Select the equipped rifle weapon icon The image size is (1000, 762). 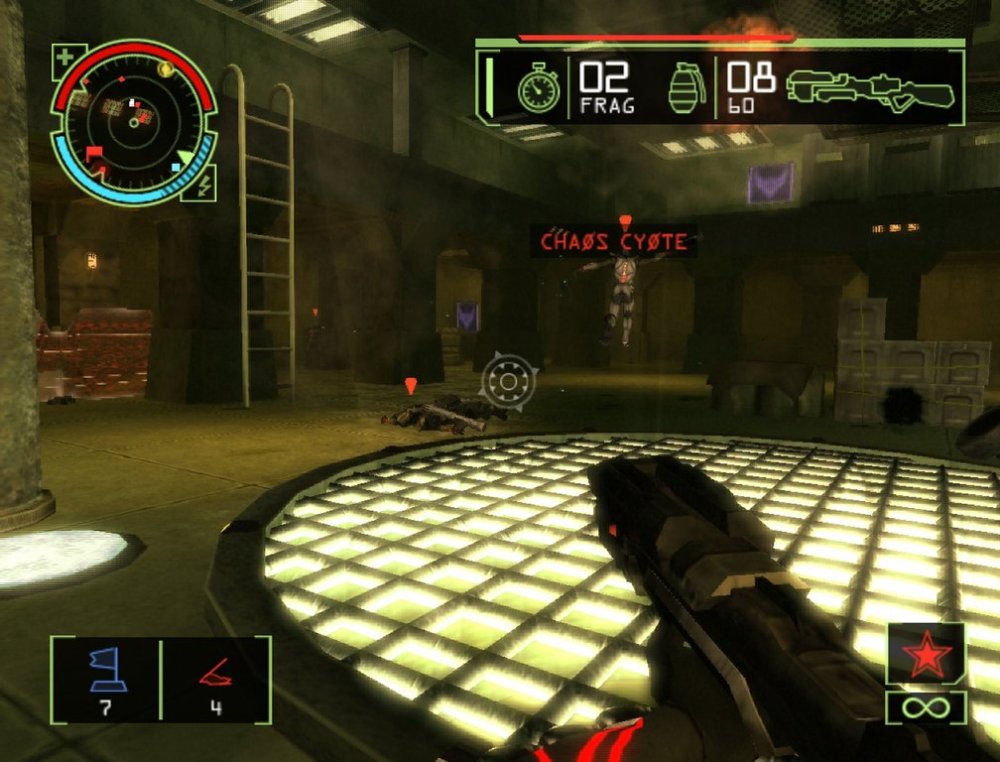click(x=870, y=88)
